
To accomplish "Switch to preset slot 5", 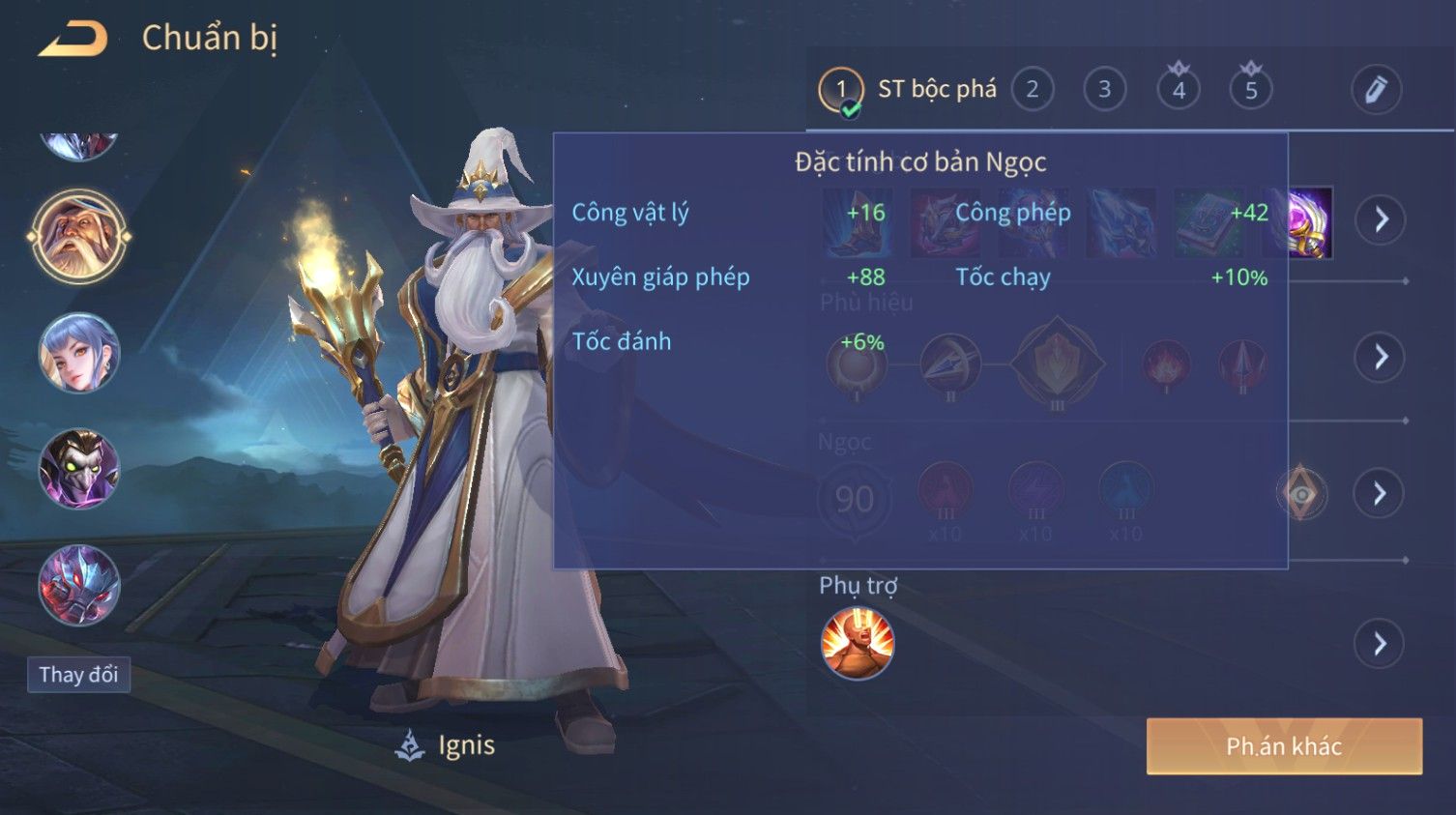I will coord(1250,90).
